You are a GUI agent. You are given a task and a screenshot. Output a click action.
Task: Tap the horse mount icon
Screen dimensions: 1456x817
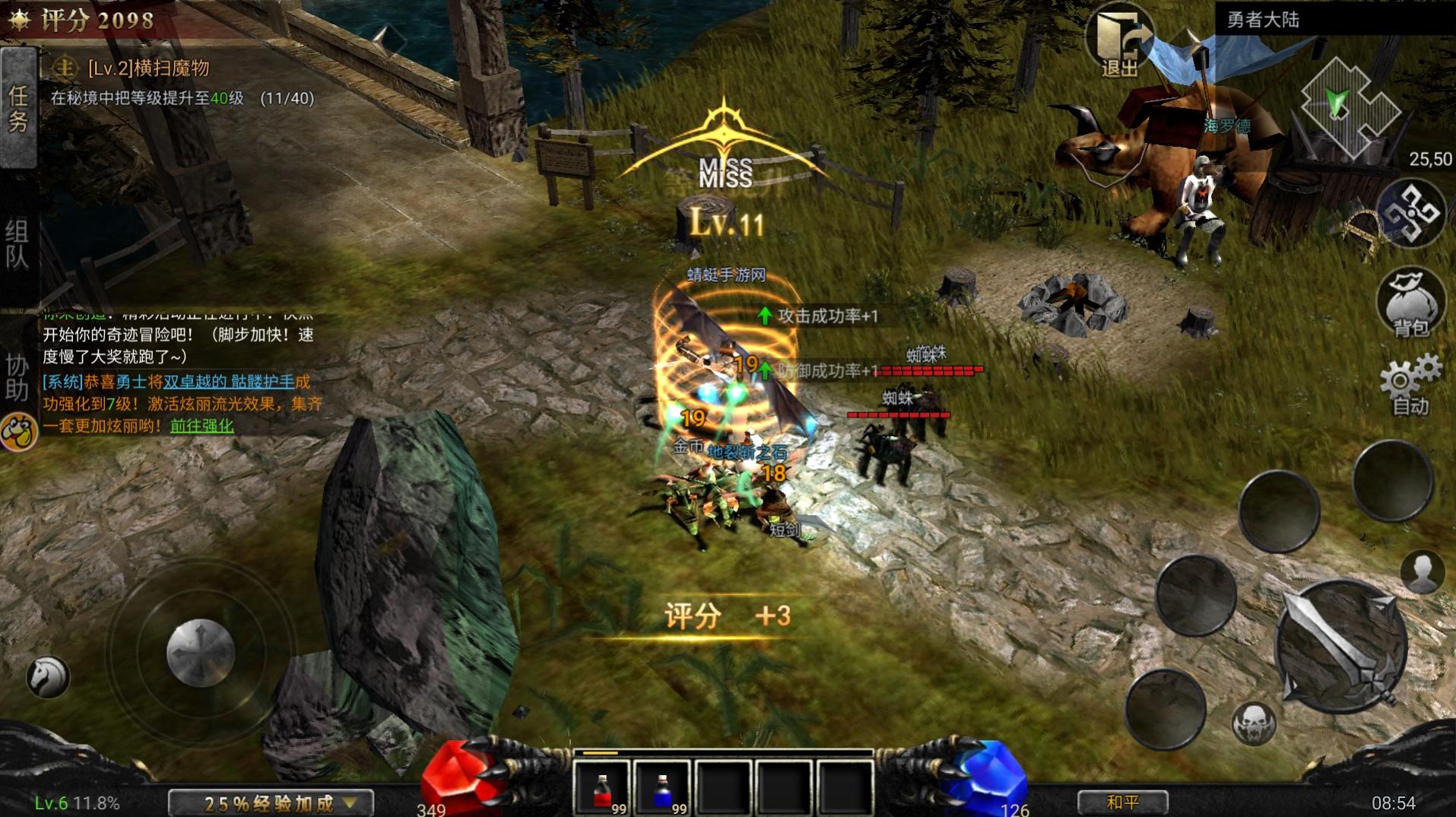(48, 676)
